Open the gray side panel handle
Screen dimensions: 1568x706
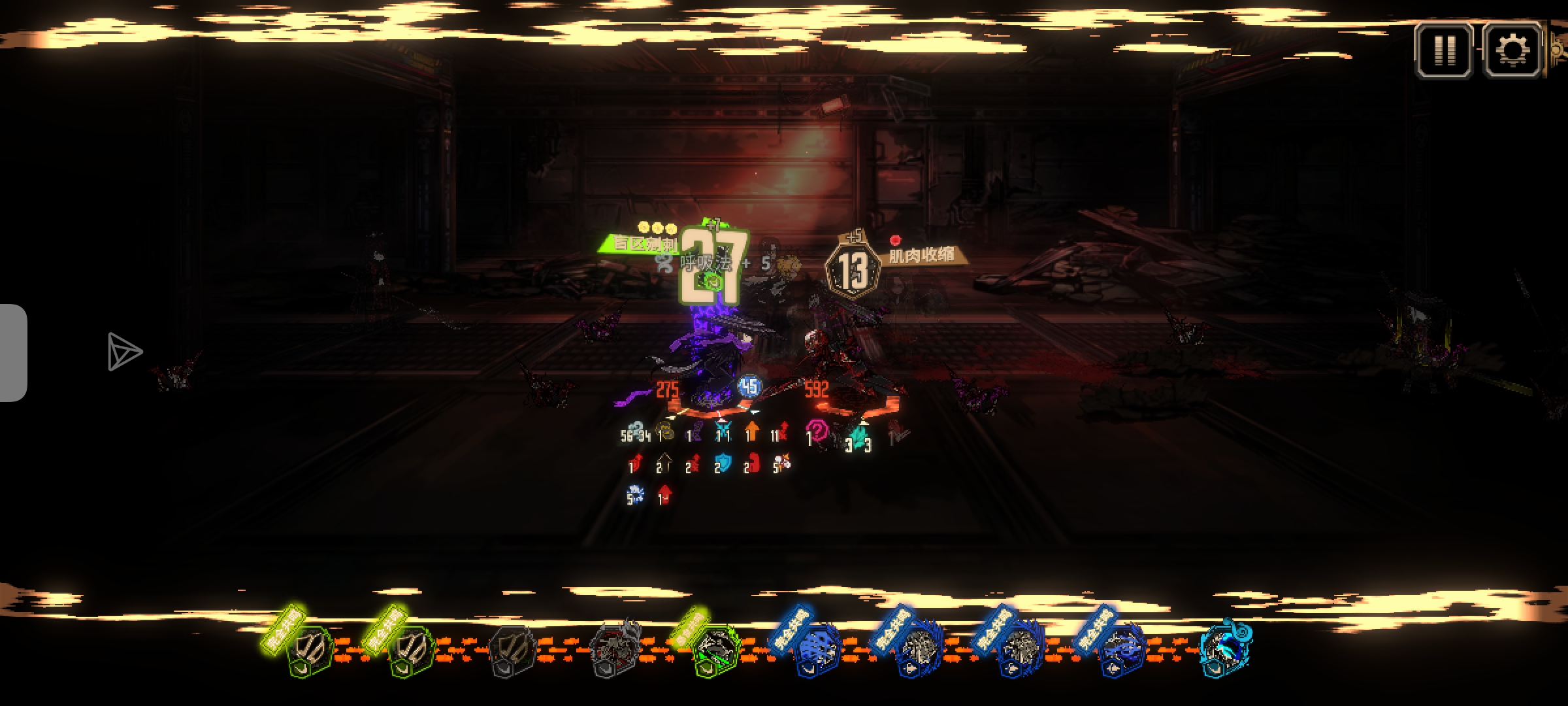(13, 353)
